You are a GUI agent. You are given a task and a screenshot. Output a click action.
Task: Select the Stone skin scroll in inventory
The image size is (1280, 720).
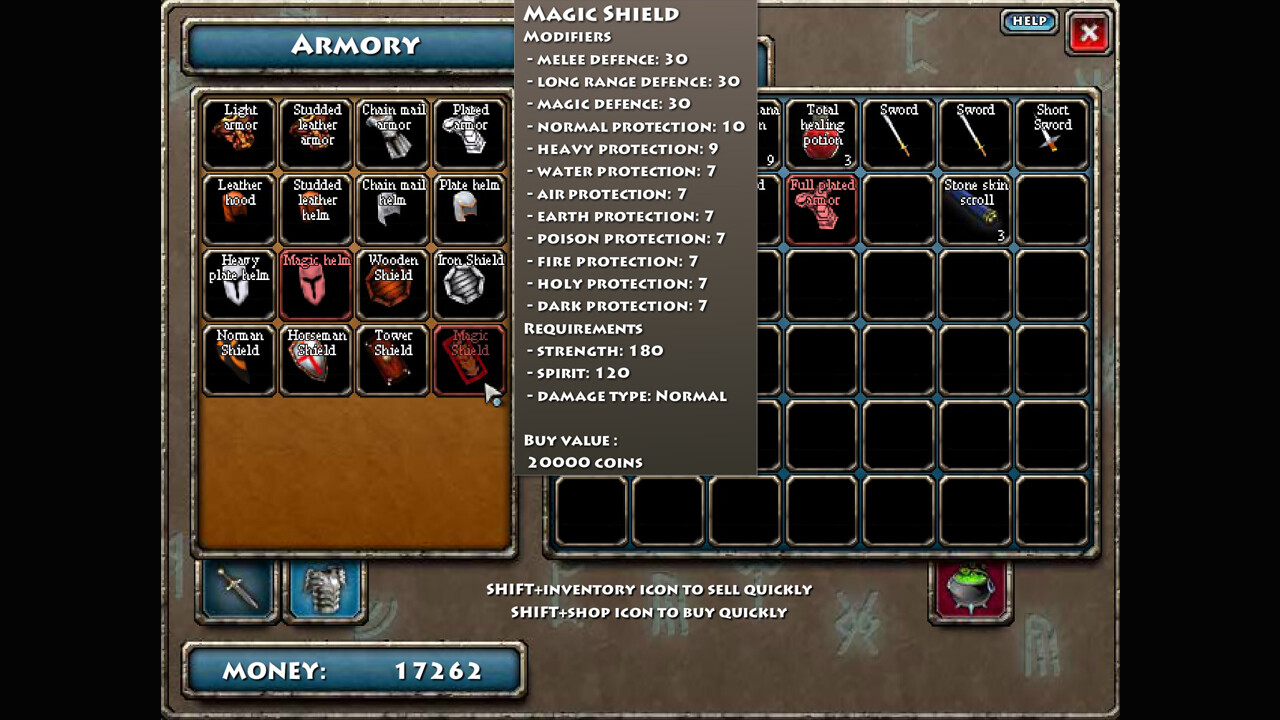(x=974, y=209)
